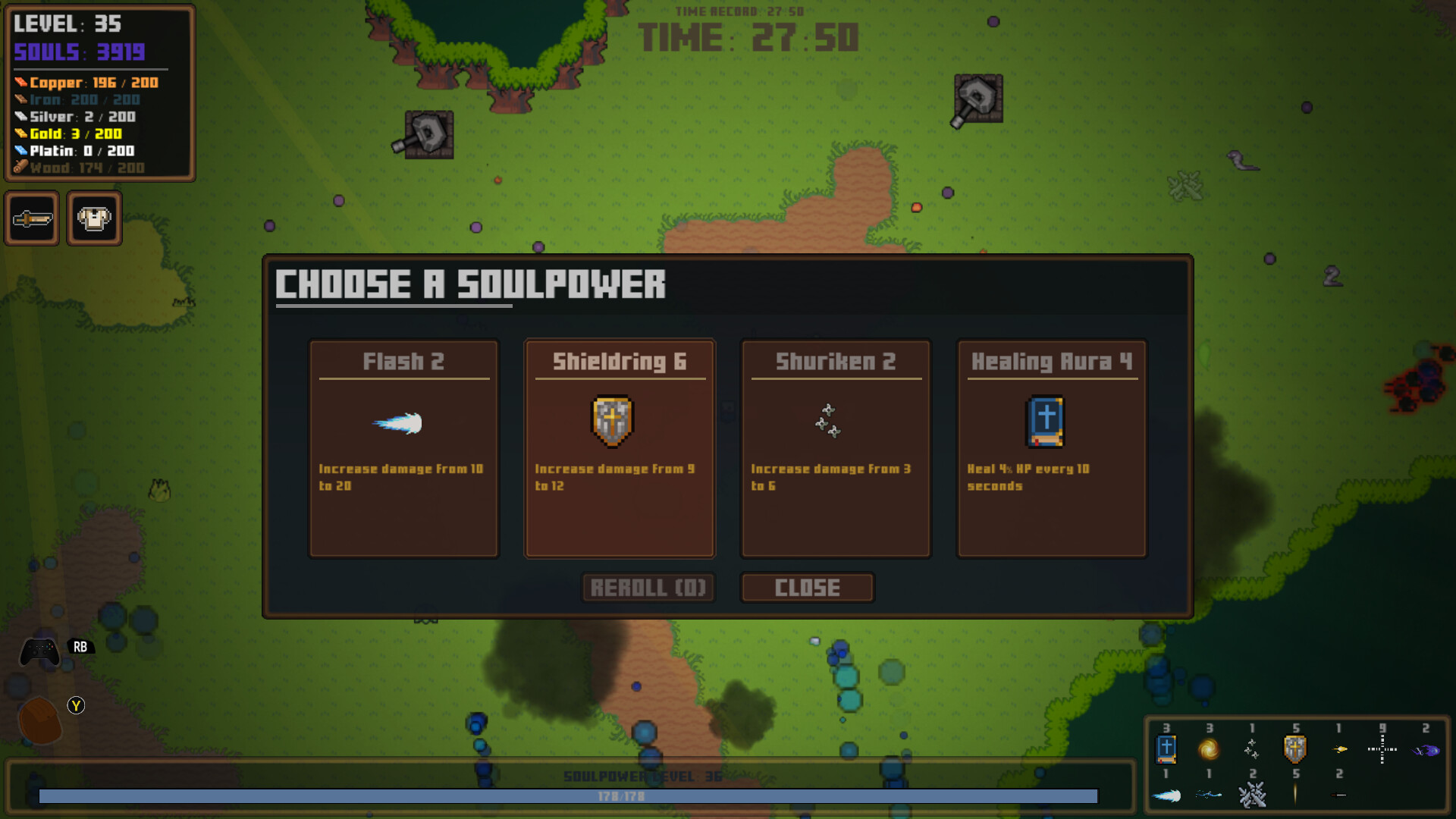Click the cross-shaped projectile soulpower icon
Viewport: 1456px width, 819px height.
click(1382, 749)
